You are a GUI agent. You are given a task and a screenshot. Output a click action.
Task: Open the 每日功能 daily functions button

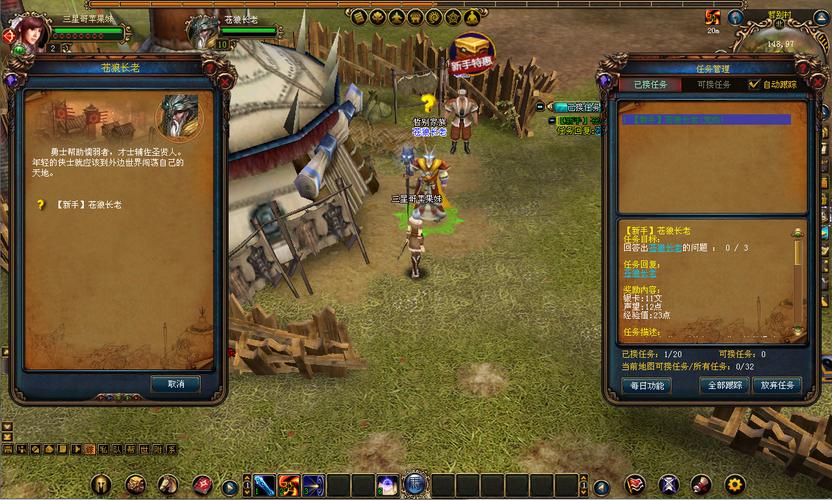coord(645,385)
